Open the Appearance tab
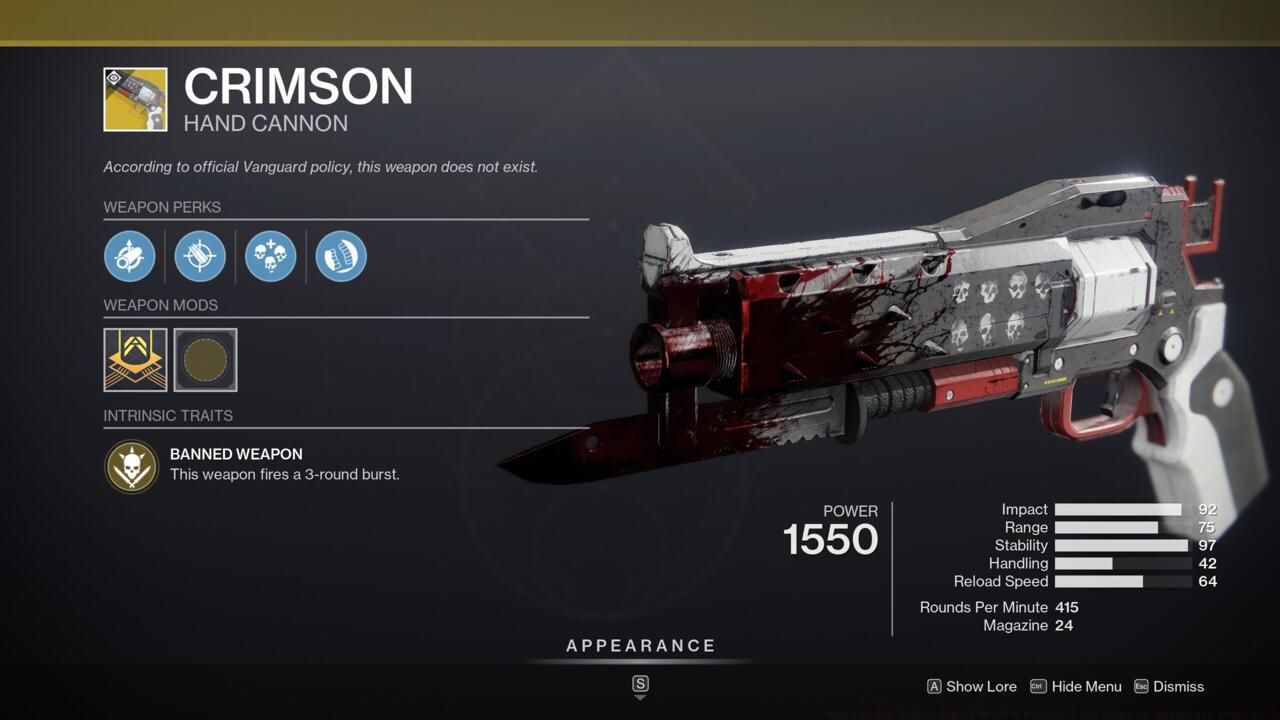The image size is (1280, 720). pyautogui.click(x=640, y=645)
